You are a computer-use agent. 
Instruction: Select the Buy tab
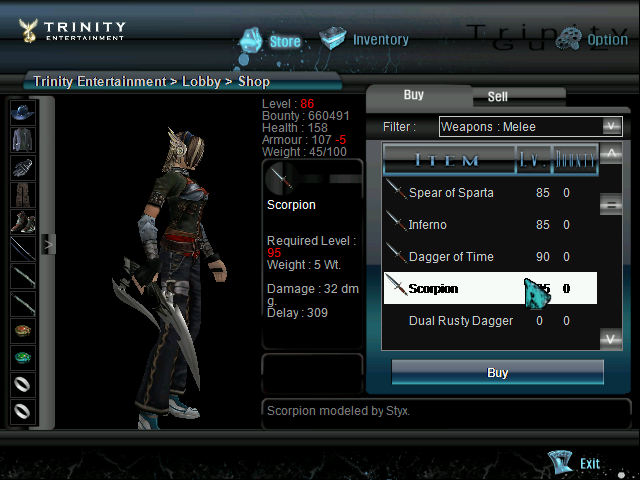414,95
